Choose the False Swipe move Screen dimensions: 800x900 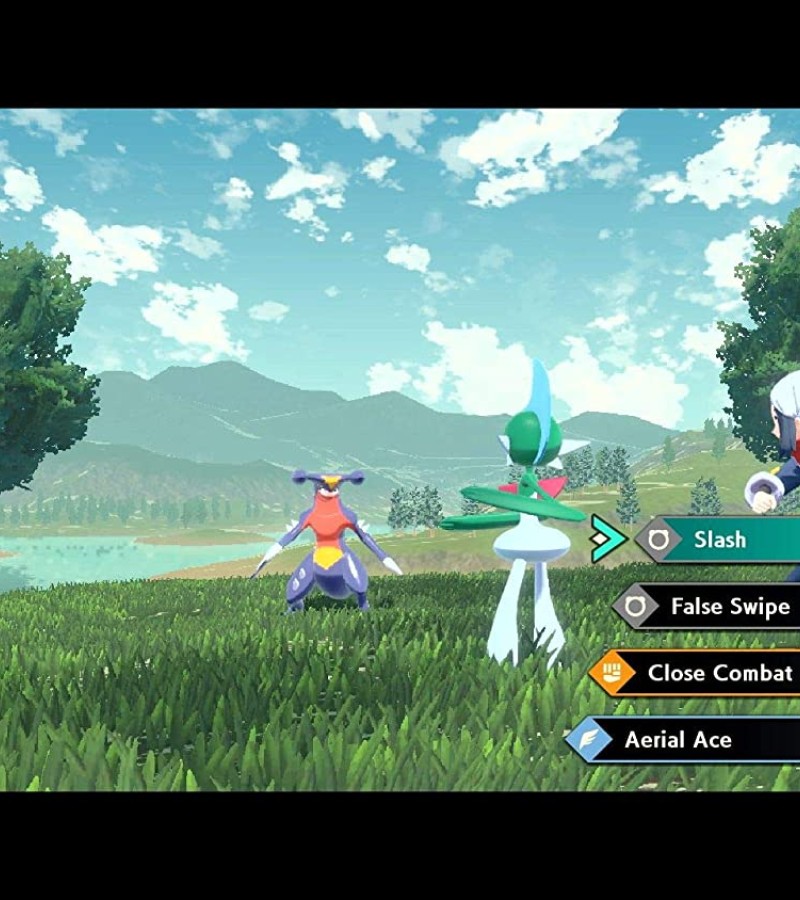pos(728,606)
